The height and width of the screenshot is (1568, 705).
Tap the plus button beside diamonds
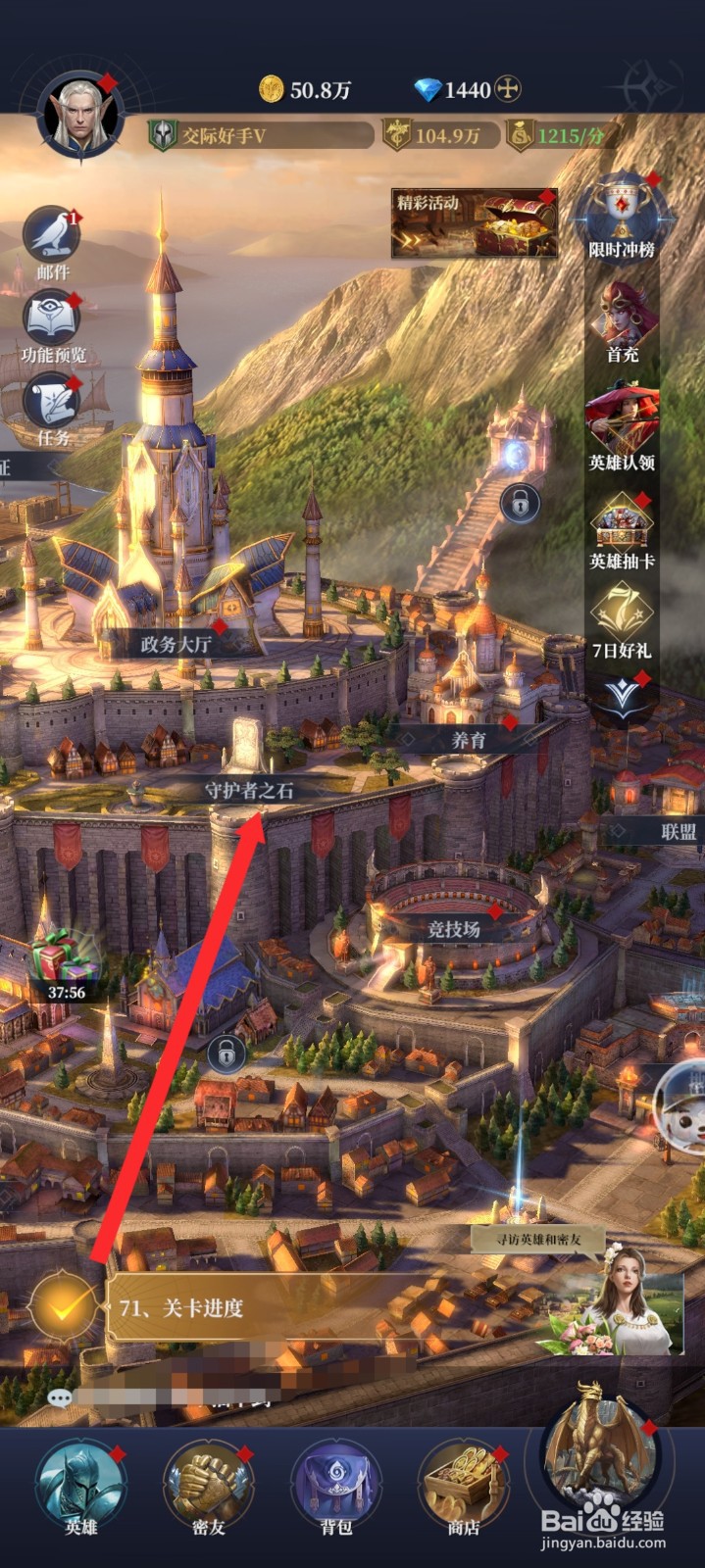(x=507, y=90)
